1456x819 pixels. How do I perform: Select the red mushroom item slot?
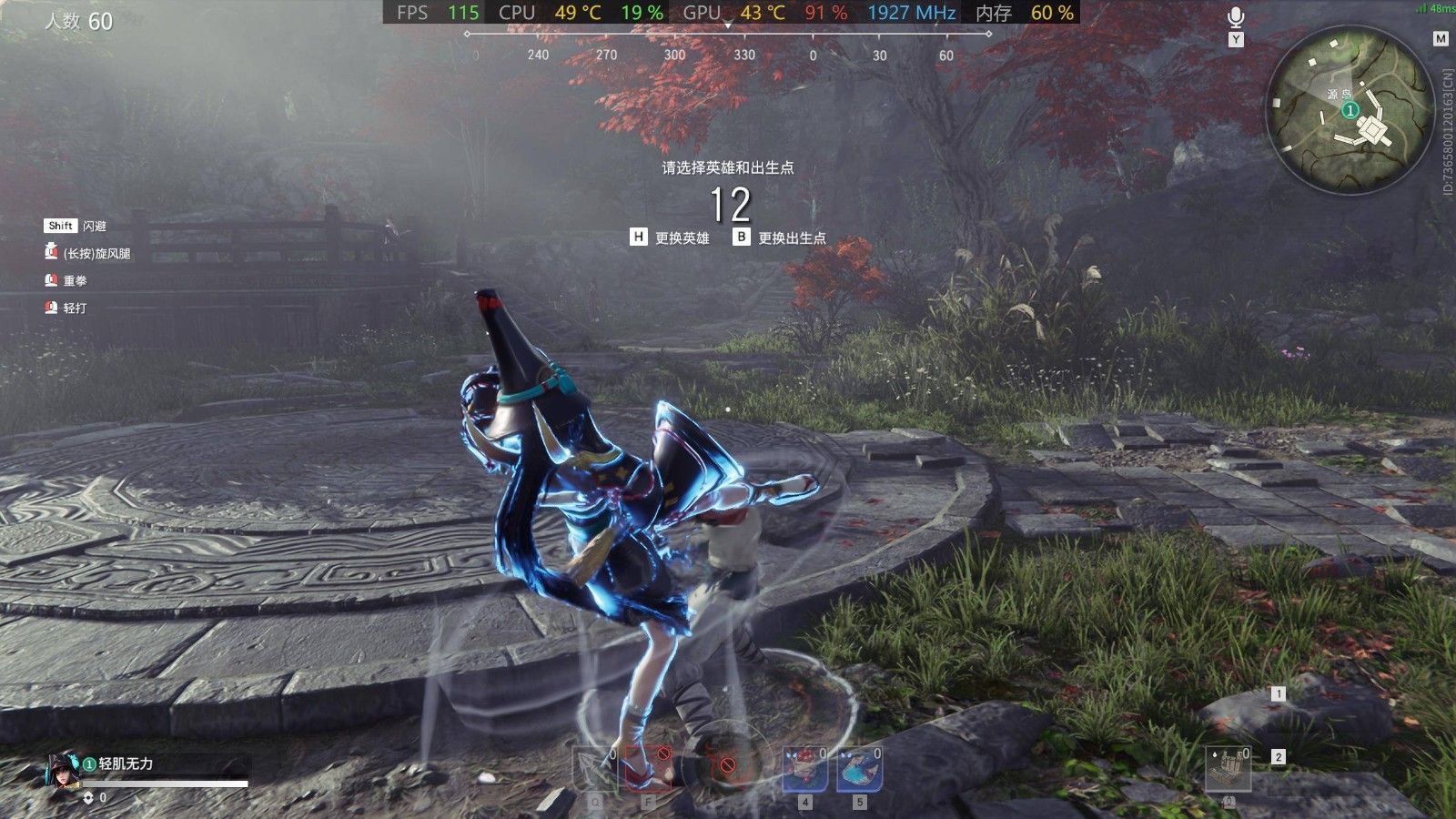pyautogui.click(x=804, y=771)
